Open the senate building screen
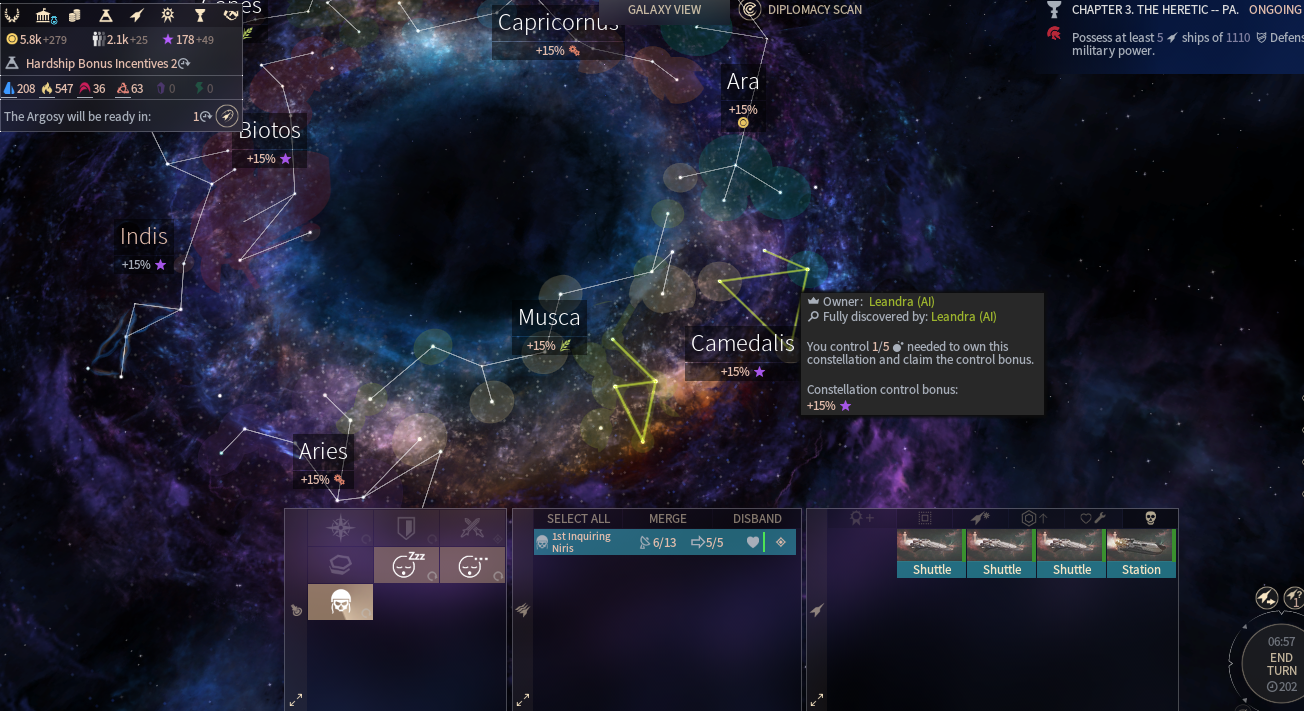 click(x=44, y=15)
